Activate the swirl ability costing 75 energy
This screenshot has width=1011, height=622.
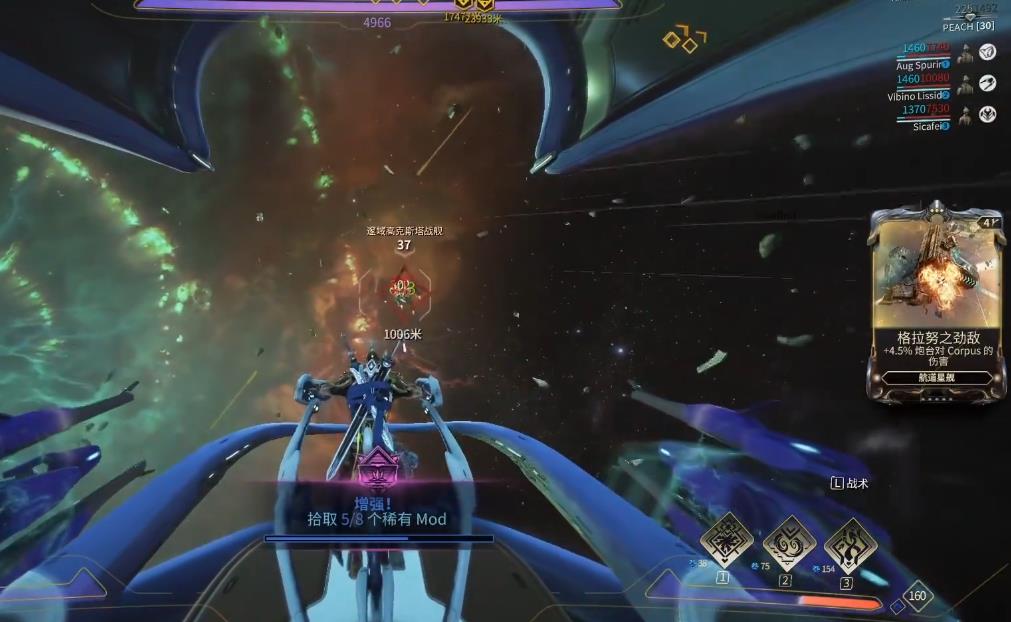coord(789,543)
